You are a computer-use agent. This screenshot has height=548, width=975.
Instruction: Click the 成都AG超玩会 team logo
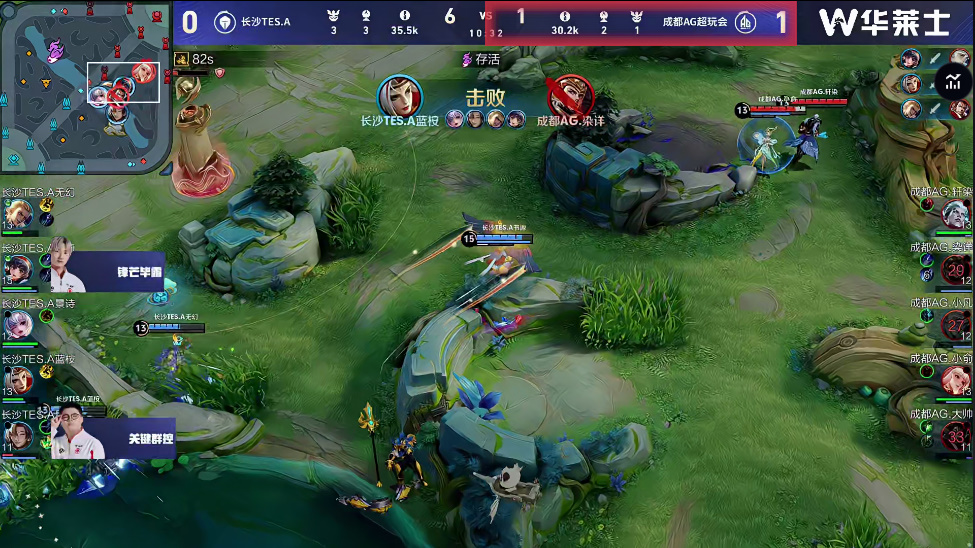click(746, 22)
